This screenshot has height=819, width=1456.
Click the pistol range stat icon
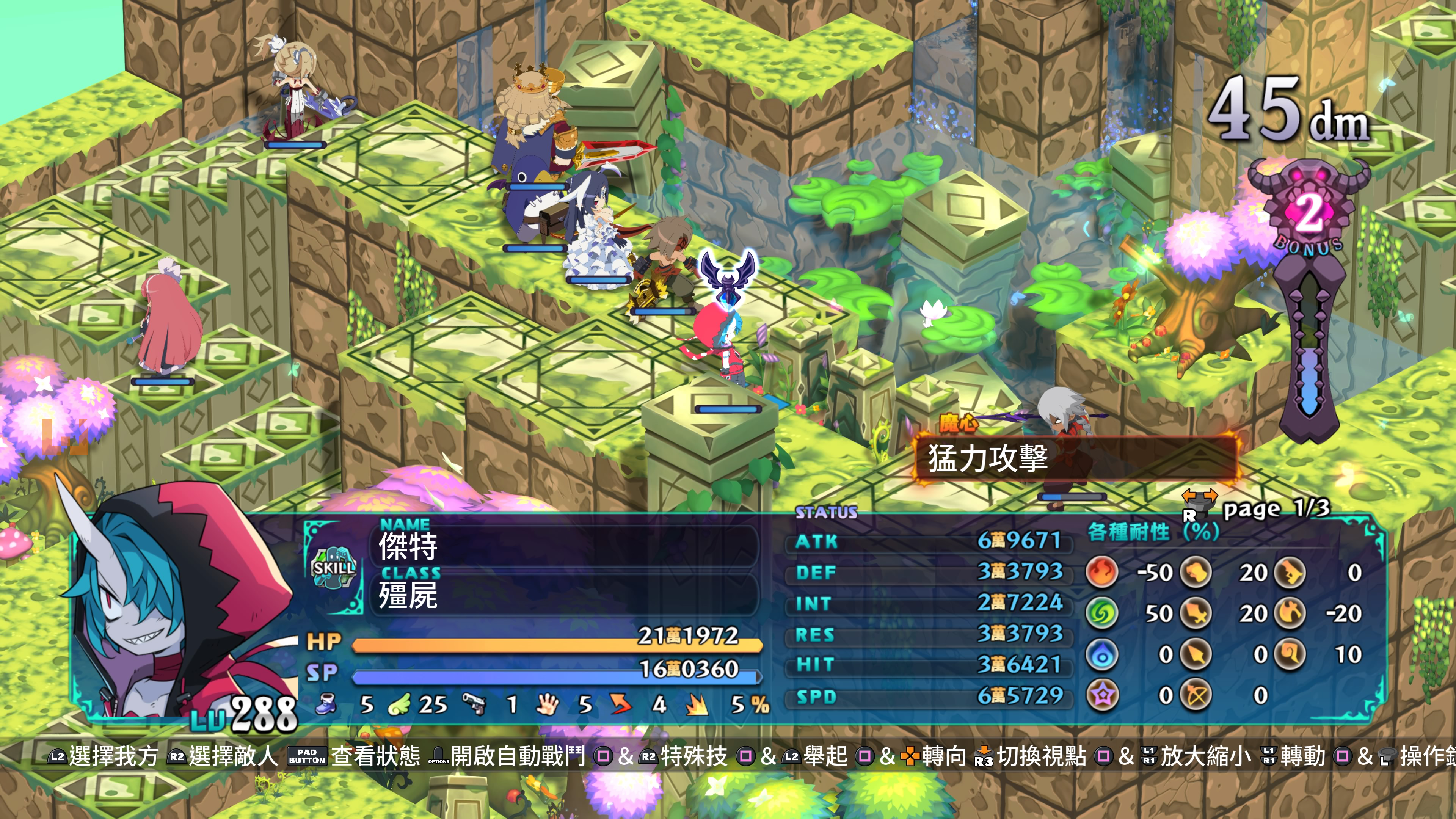pyautogui.click(x=474, y=704)
